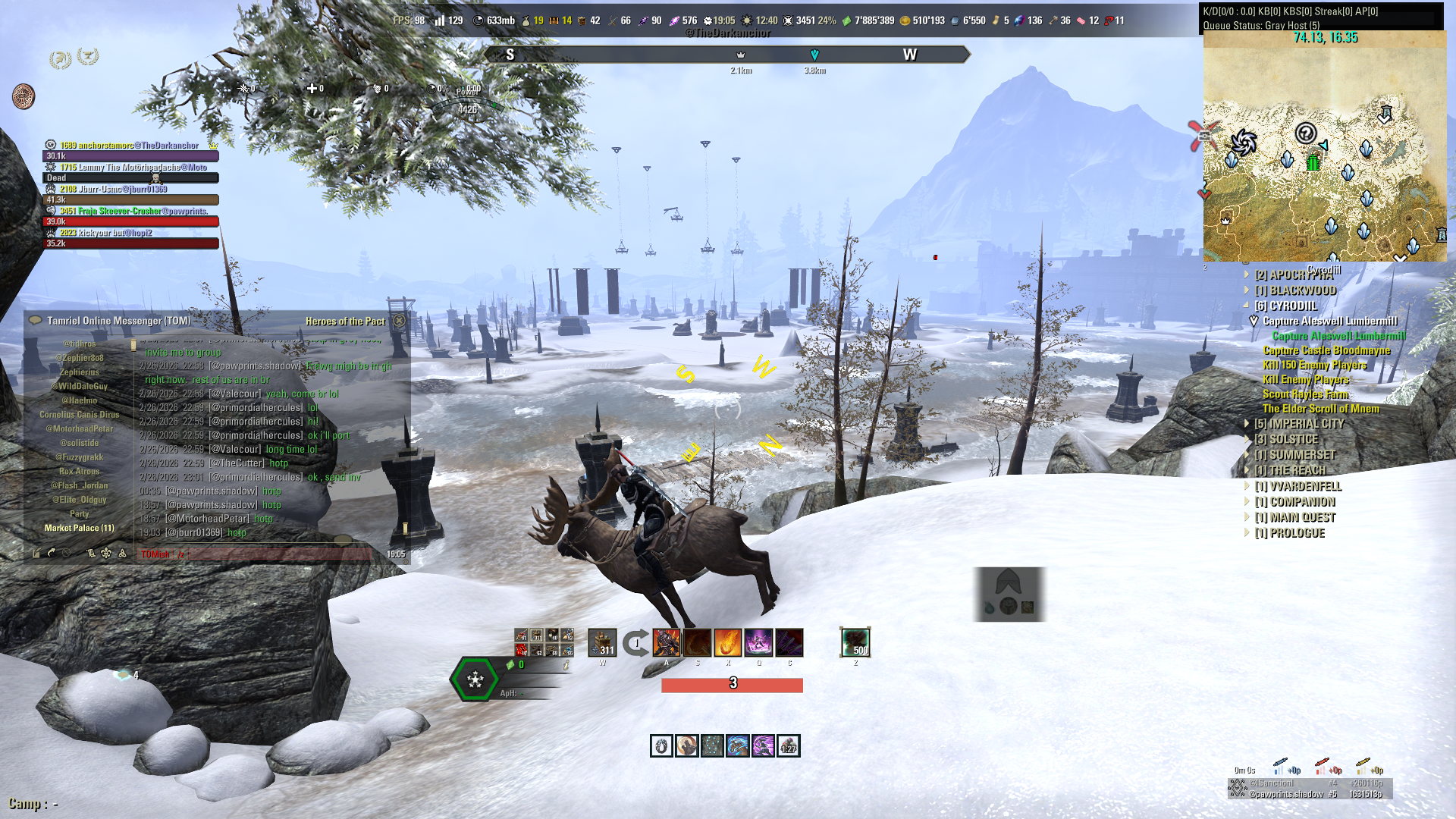Select the Heroes of the Pact tab
Screen dimensions: 1456x819
tap(346, 321)
